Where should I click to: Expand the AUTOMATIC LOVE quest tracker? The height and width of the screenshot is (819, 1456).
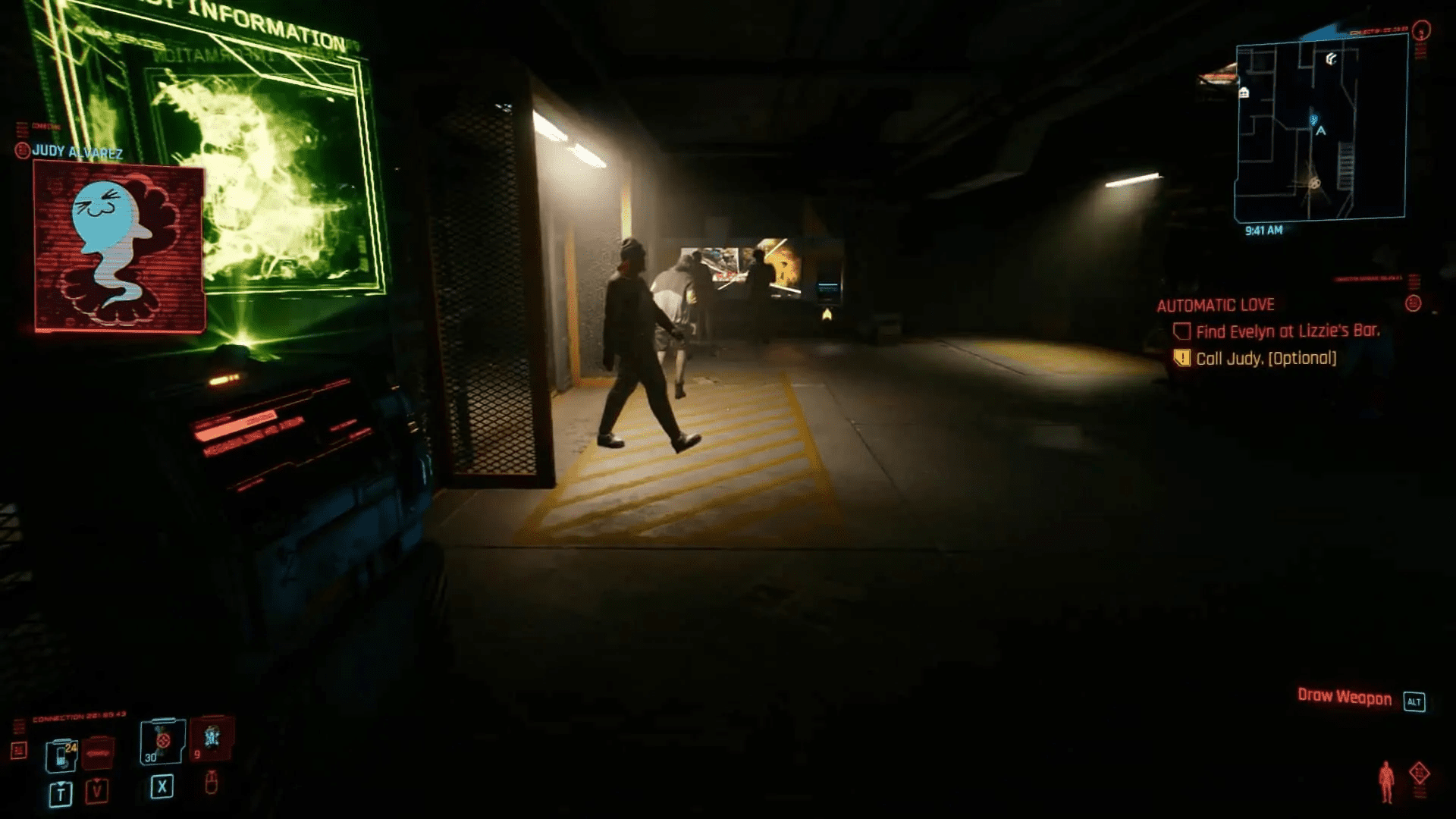click(1215, 305)
